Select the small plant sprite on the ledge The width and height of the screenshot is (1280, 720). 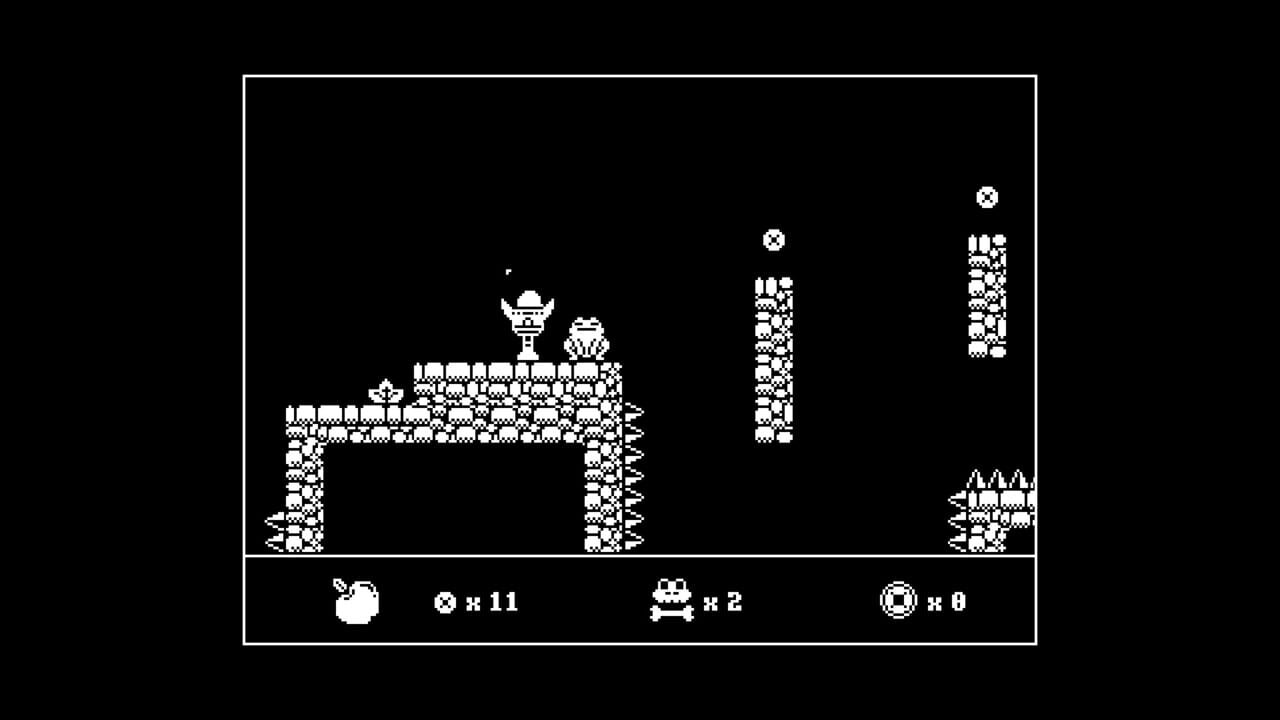click(385, 390)
